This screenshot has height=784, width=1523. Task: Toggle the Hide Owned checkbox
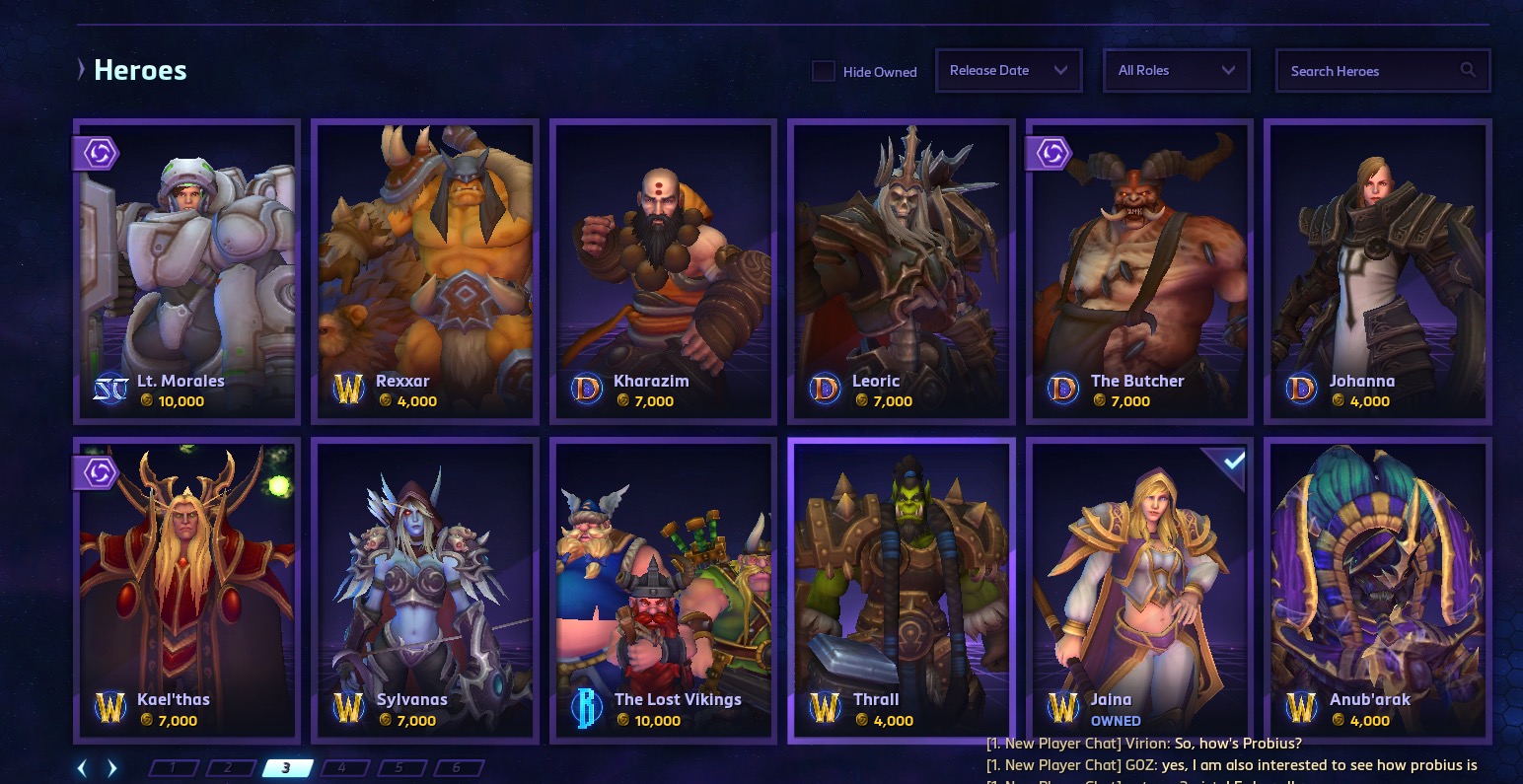point(824,71)
